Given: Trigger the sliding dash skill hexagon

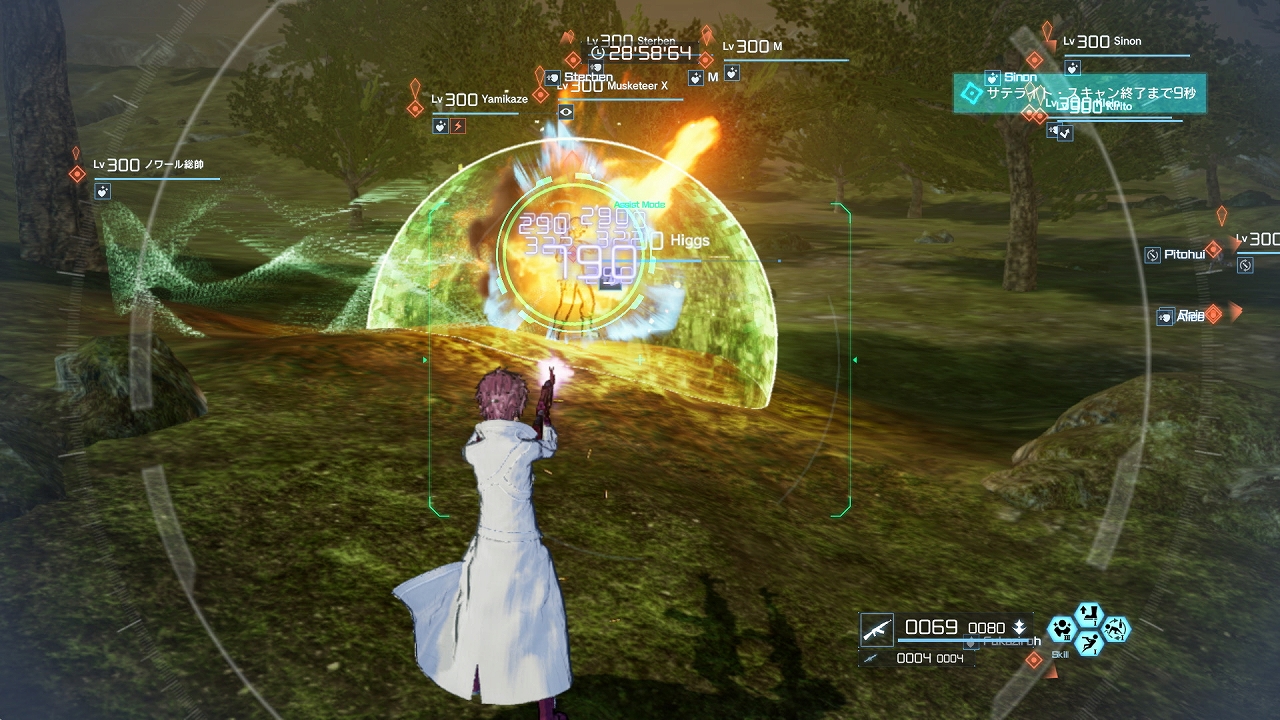Looking at the screenshot, I should click(x=1089, y=643).
